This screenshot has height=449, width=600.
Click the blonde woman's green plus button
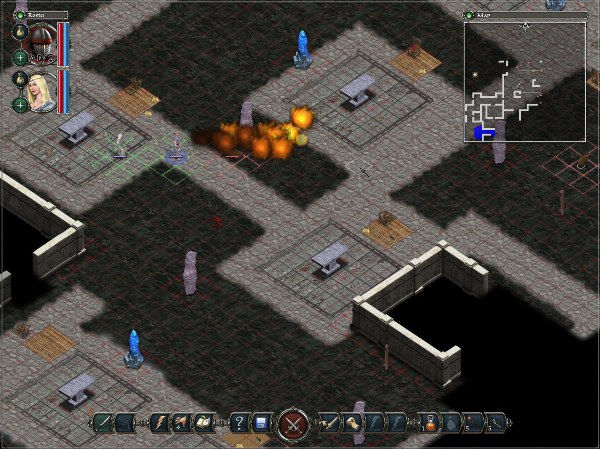point(19,104)
